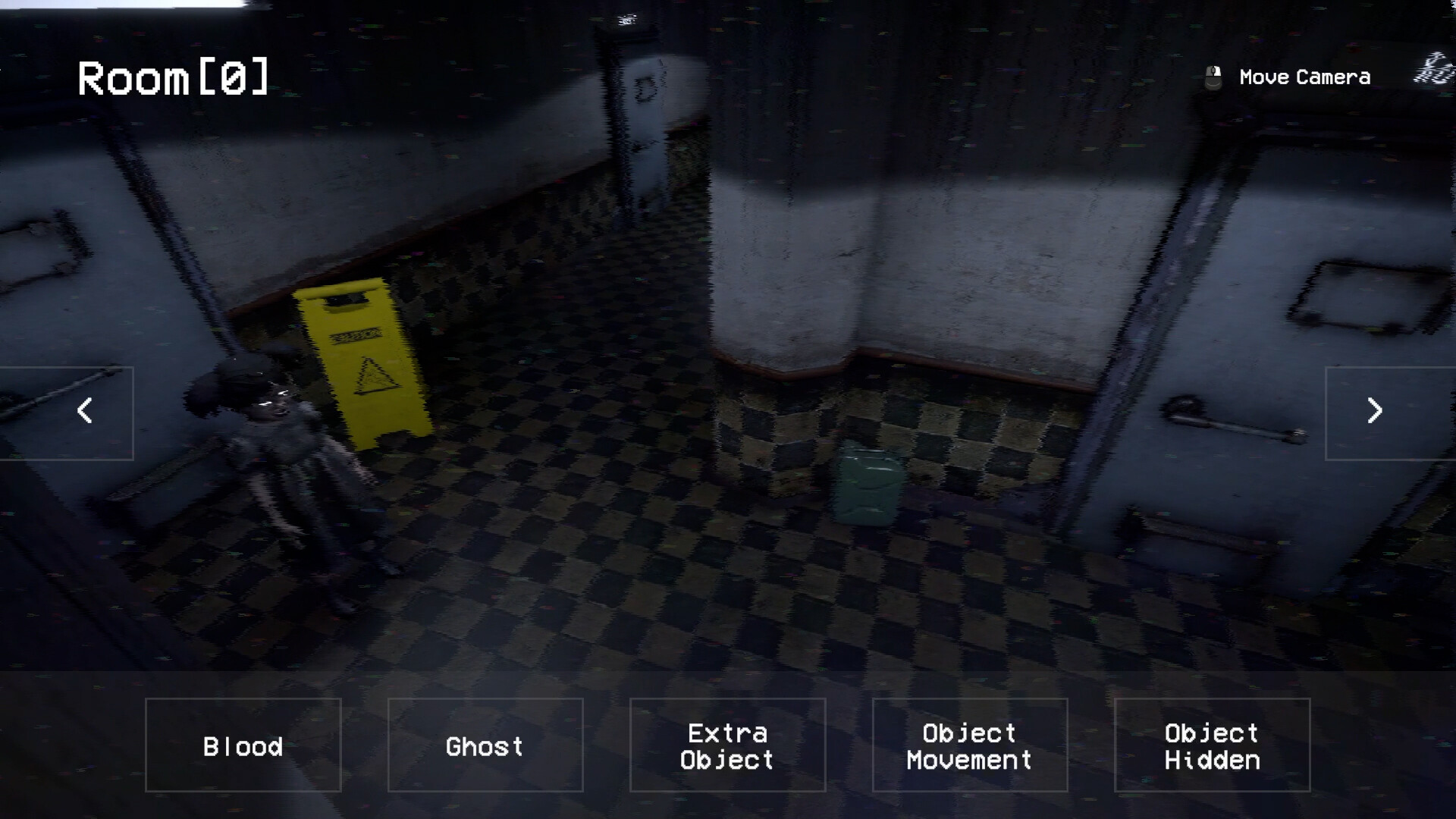Click the Room[0] camera title
1456x819 pixels.
coord(174,76)
